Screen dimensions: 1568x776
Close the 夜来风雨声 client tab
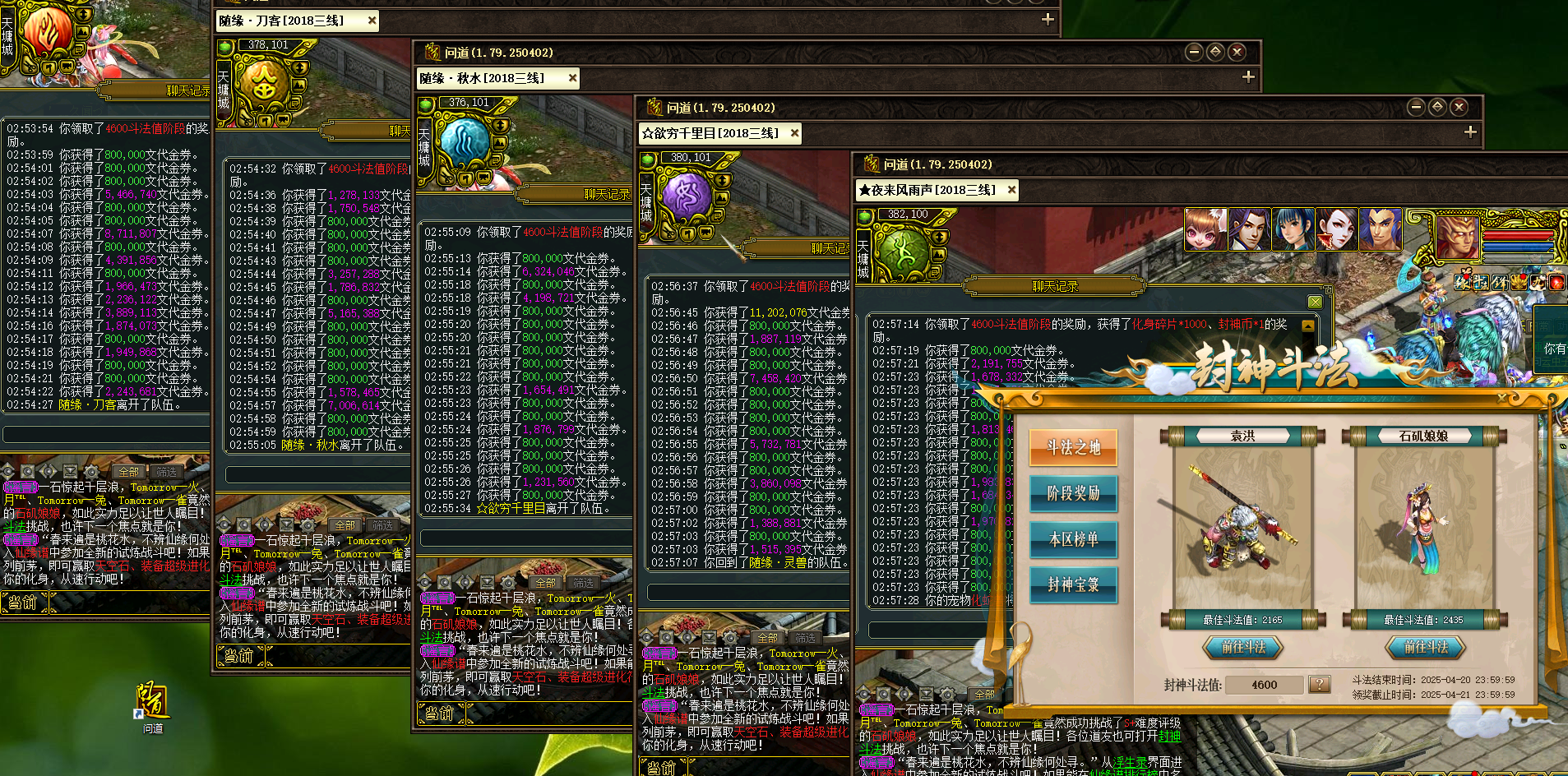pos(1011,190)
